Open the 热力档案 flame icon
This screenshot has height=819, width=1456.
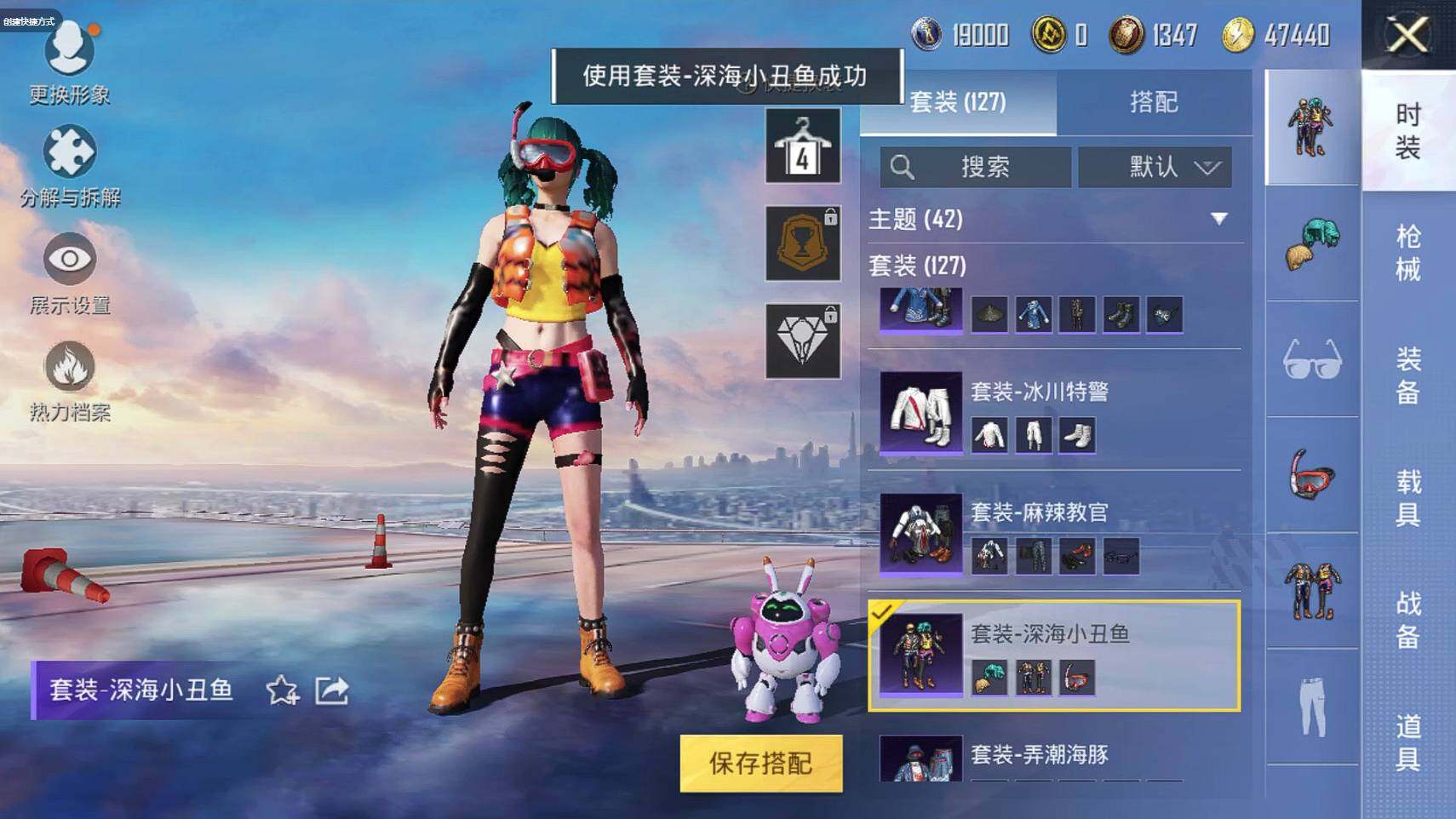click(x=69, y=381)
